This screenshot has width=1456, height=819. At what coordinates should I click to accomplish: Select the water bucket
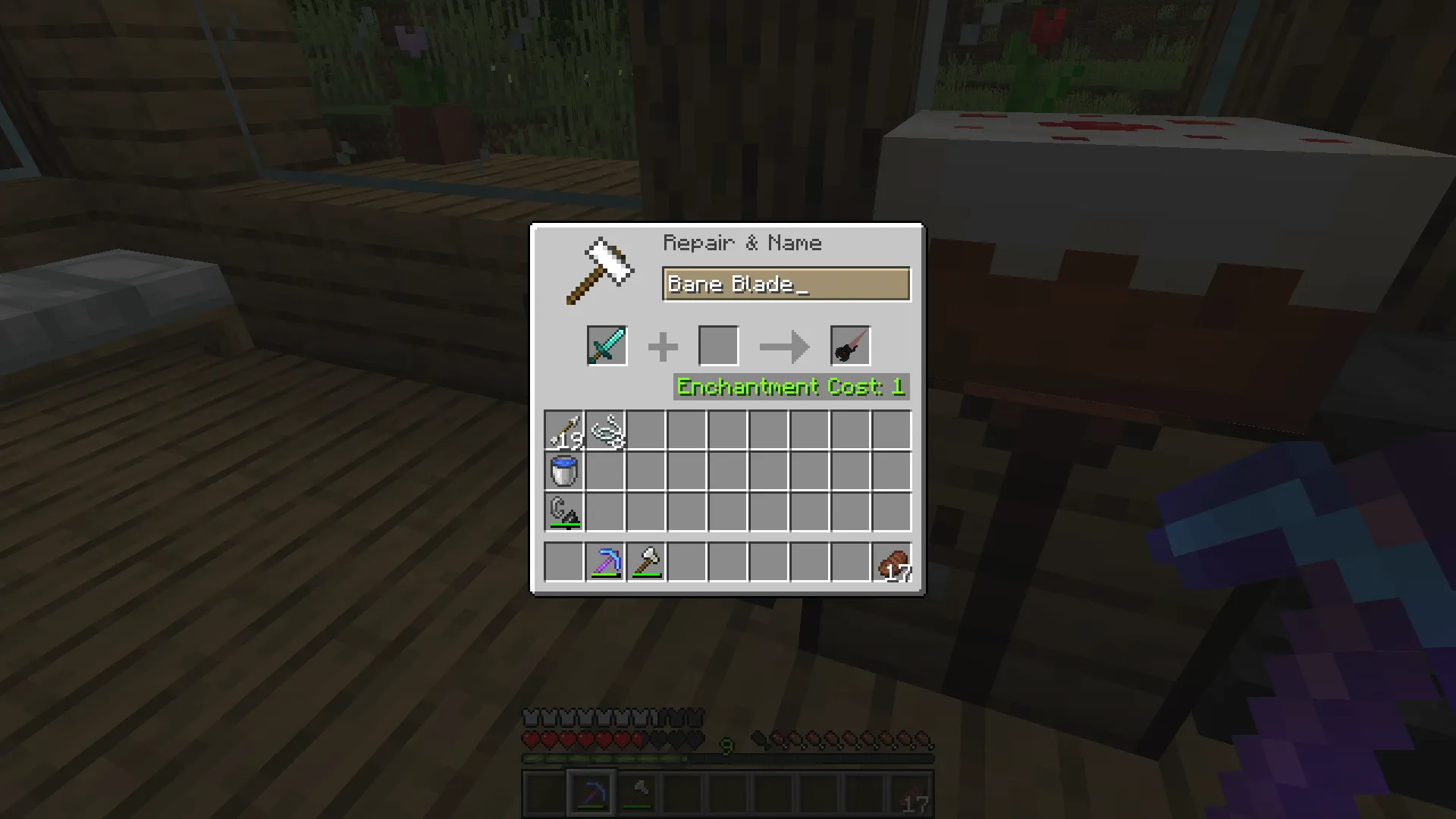[563, 471]
